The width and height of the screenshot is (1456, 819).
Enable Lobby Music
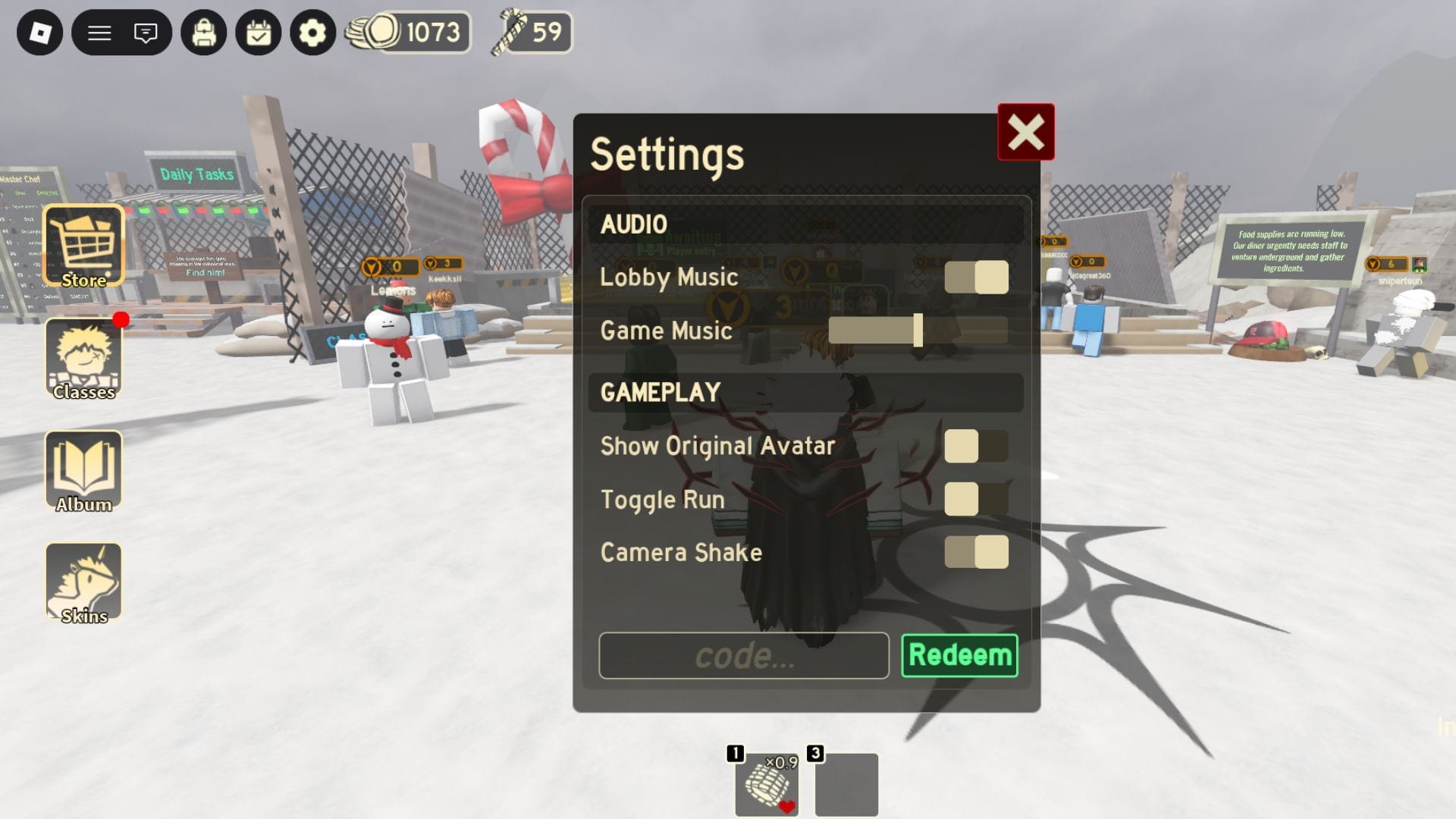pyautogui.click(x=977, y=278)
